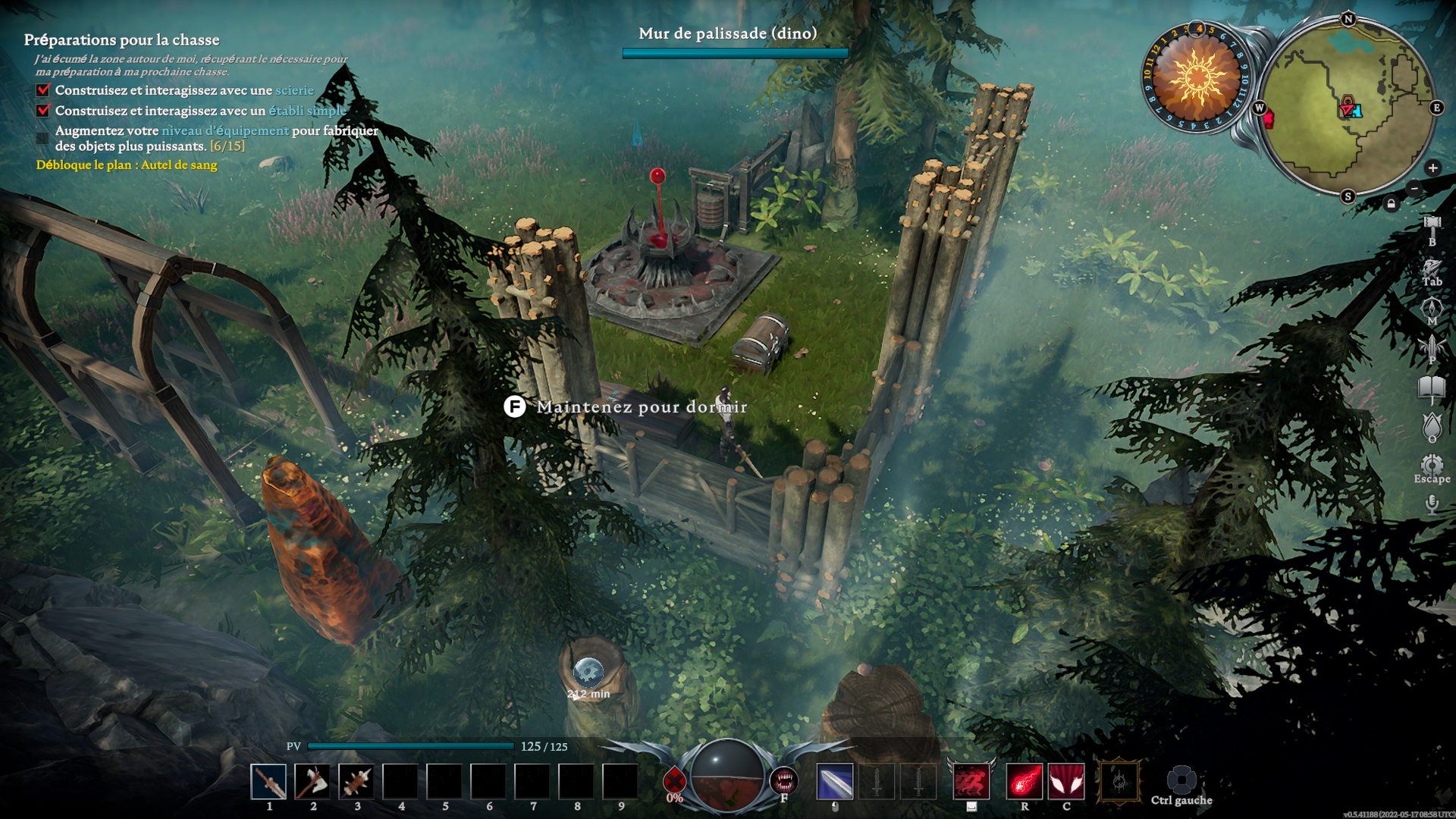Viewport: 1456px width, 819px height.
Task: Click the Autel de sang blueprint link
Action: pos(180,165)
